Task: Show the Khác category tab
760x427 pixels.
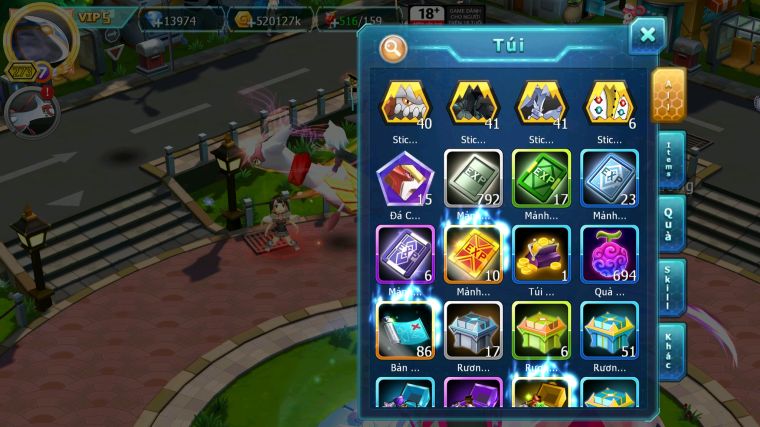Action: coord(669,350)
